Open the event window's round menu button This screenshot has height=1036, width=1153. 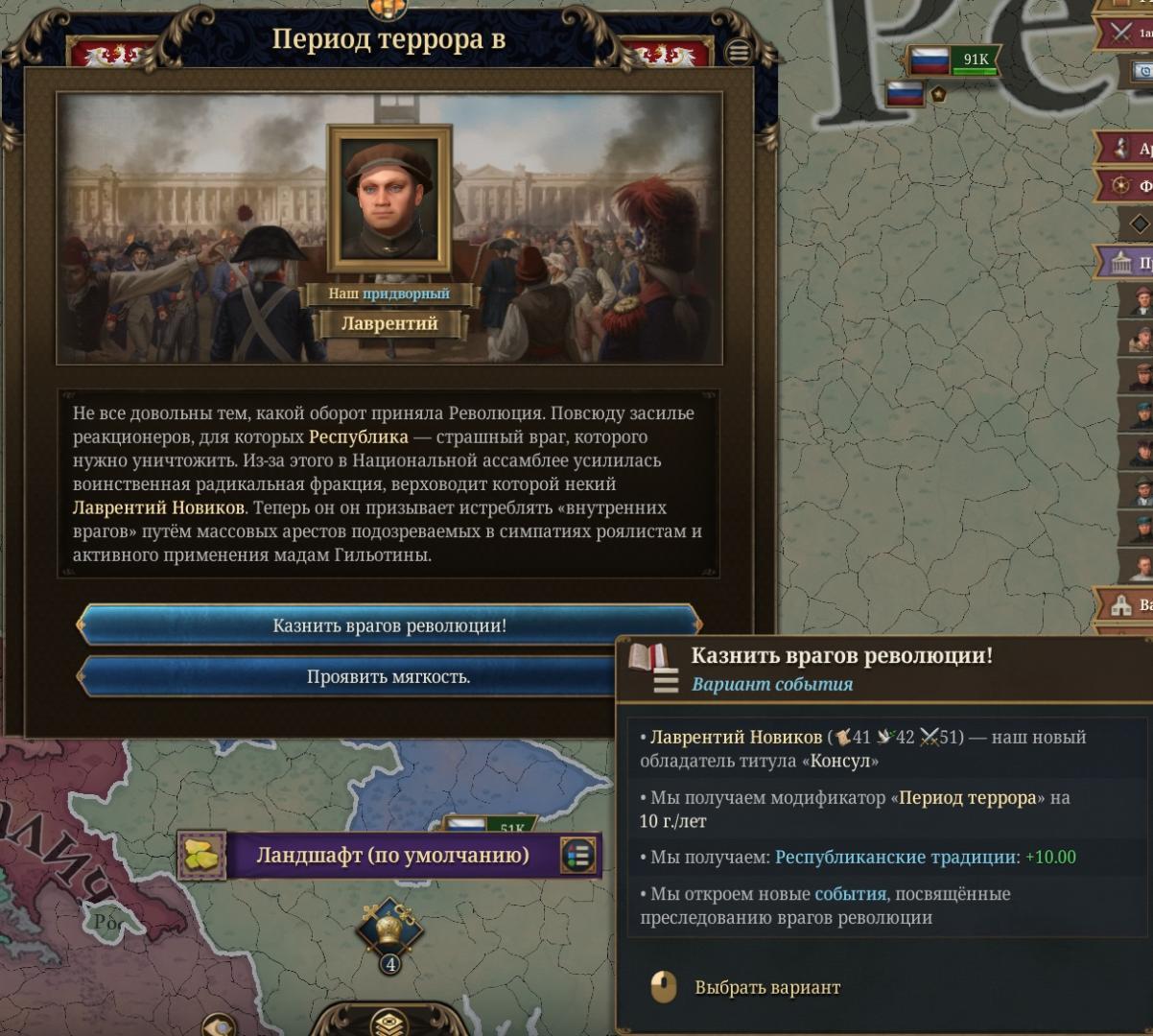point(739,53)
